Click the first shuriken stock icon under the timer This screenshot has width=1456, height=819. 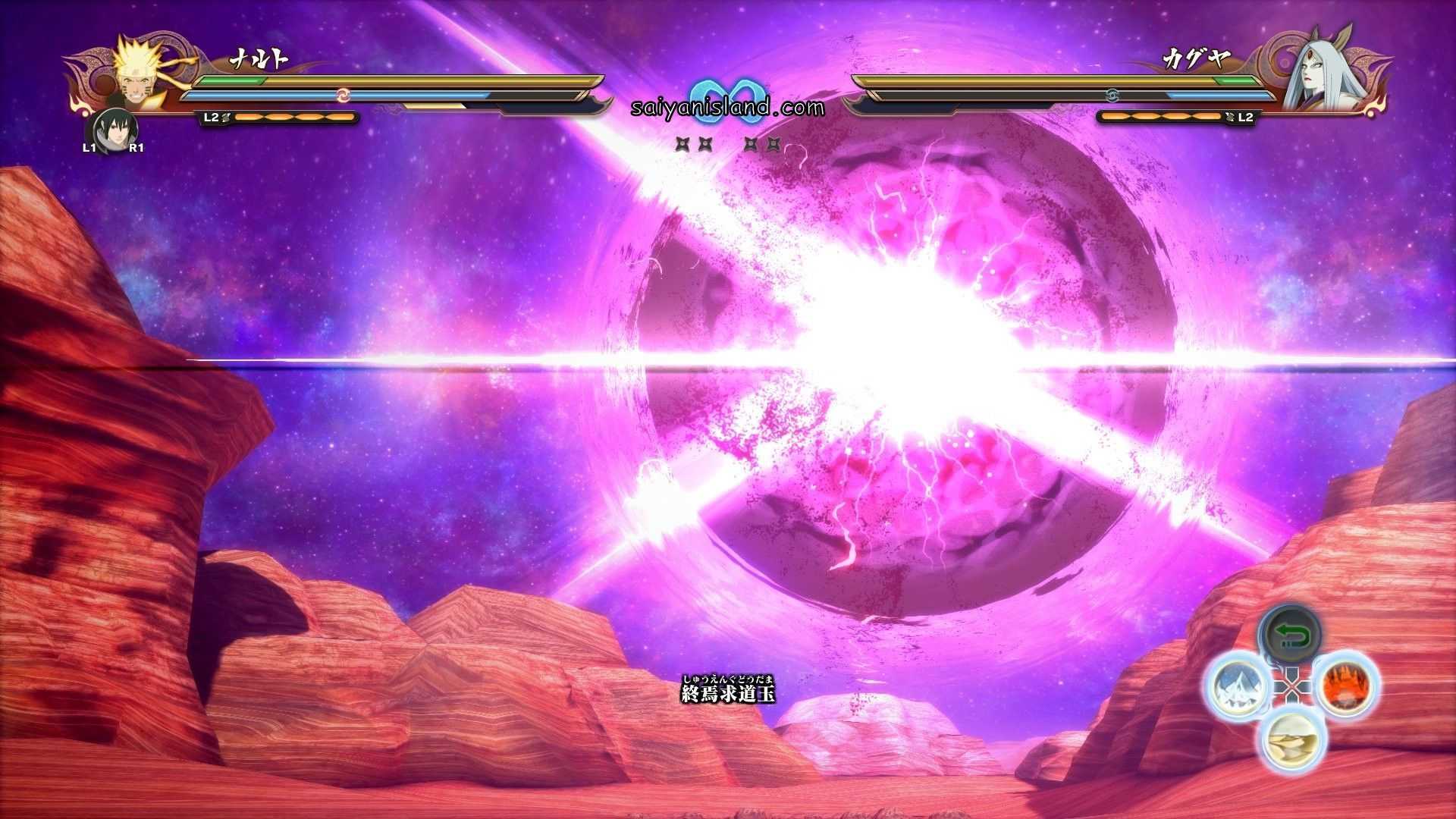point(682,142)
